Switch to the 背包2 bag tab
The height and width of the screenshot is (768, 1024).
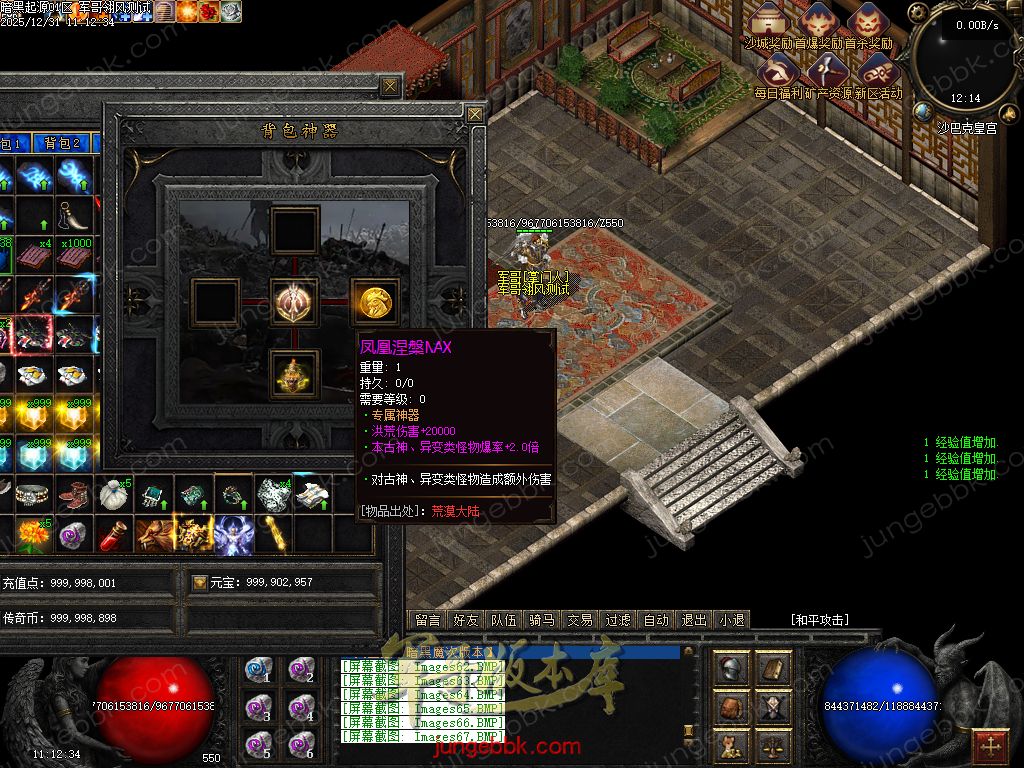click(x=62, y=144)
